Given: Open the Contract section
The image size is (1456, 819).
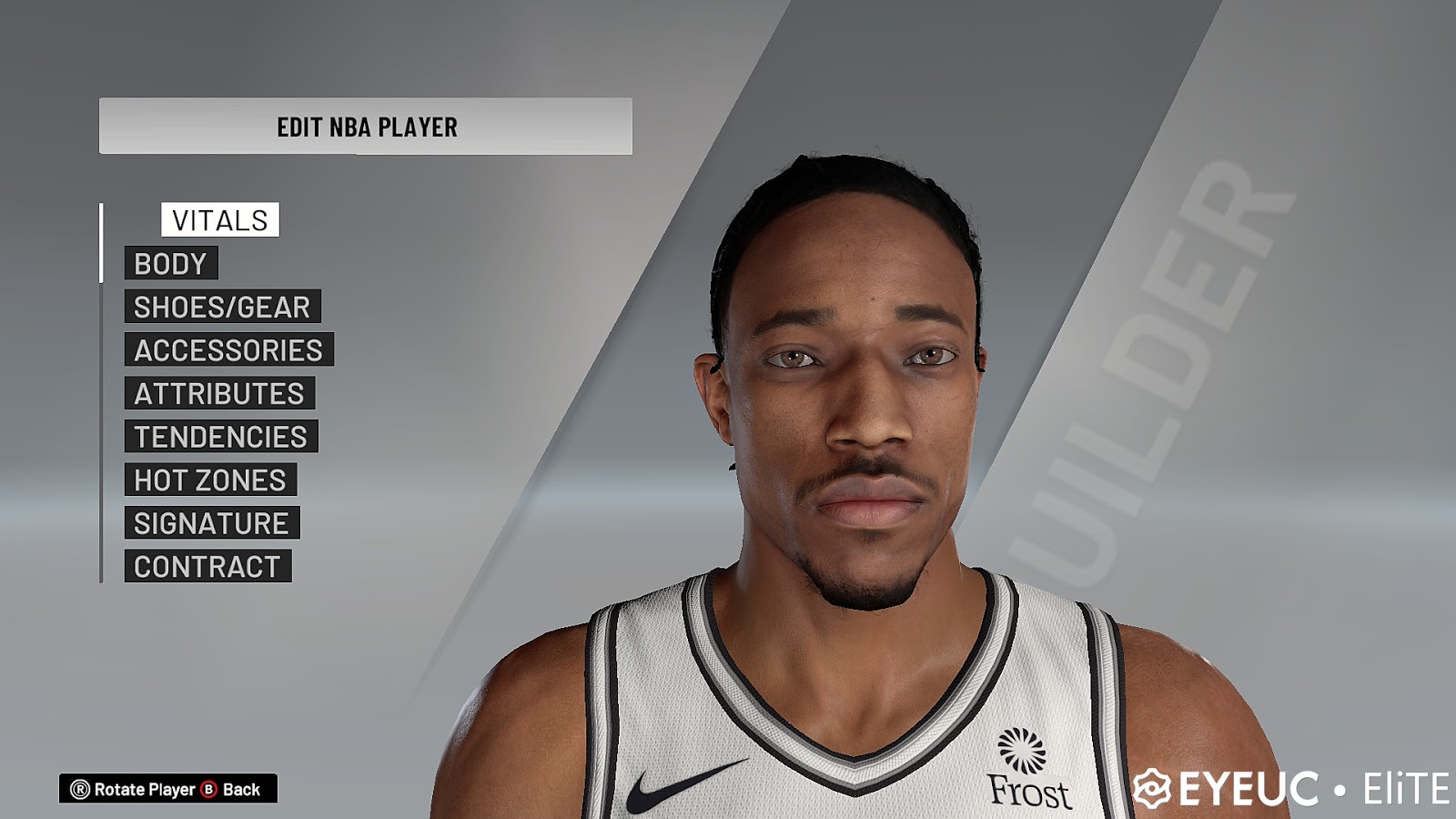Looking at the screenshot, I should point(207,567).
